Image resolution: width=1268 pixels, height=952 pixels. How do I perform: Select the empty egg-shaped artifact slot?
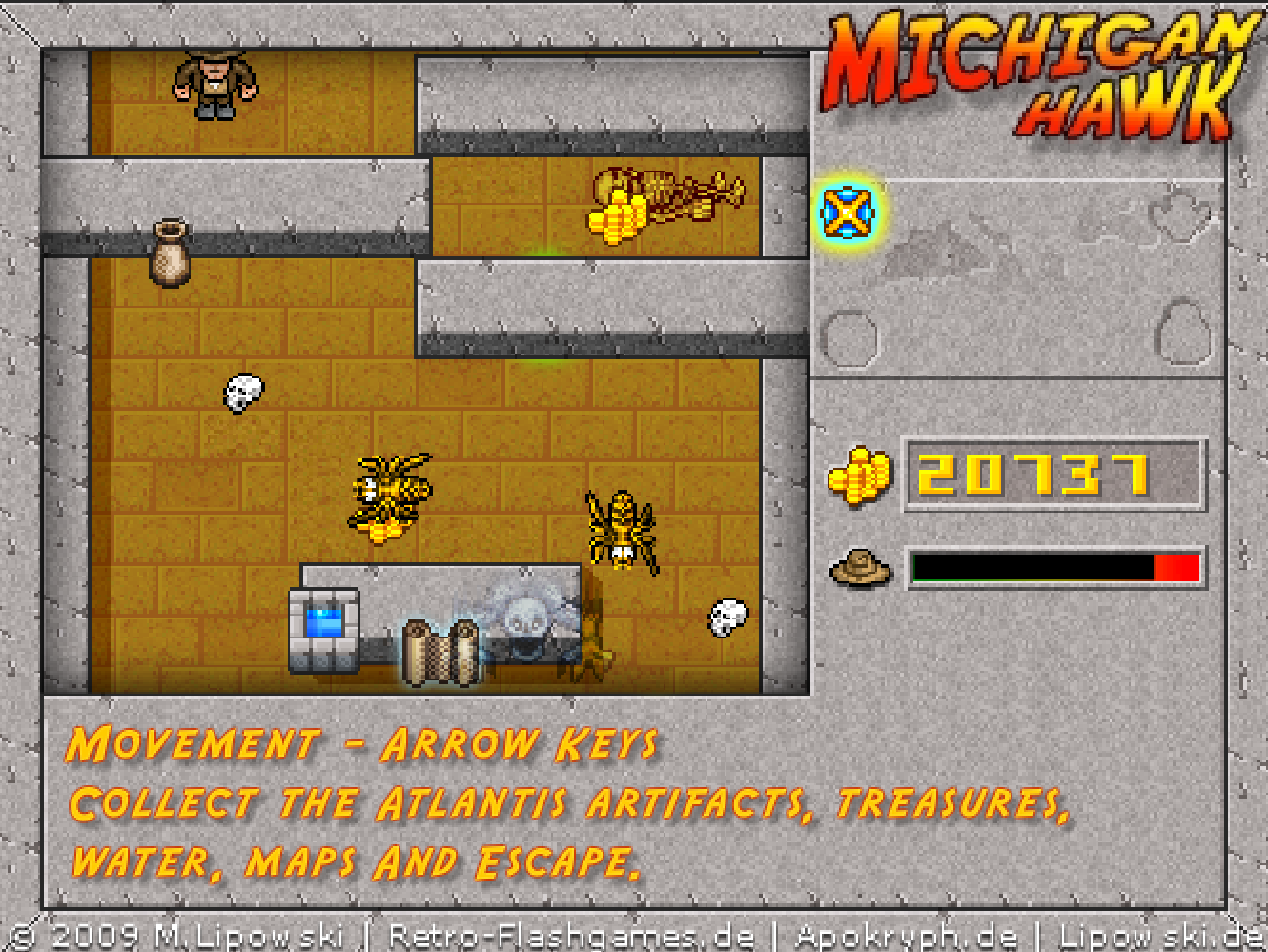coord(1182,333)
